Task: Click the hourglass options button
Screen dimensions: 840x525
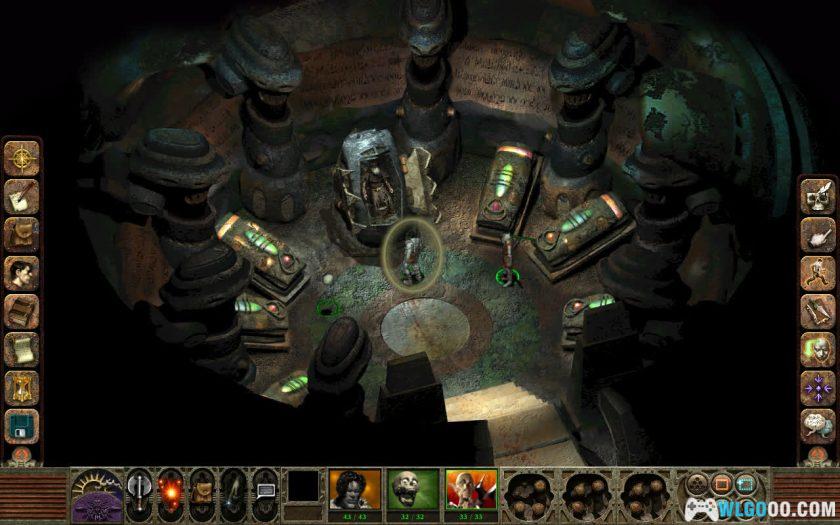Action: coord(21,384)
